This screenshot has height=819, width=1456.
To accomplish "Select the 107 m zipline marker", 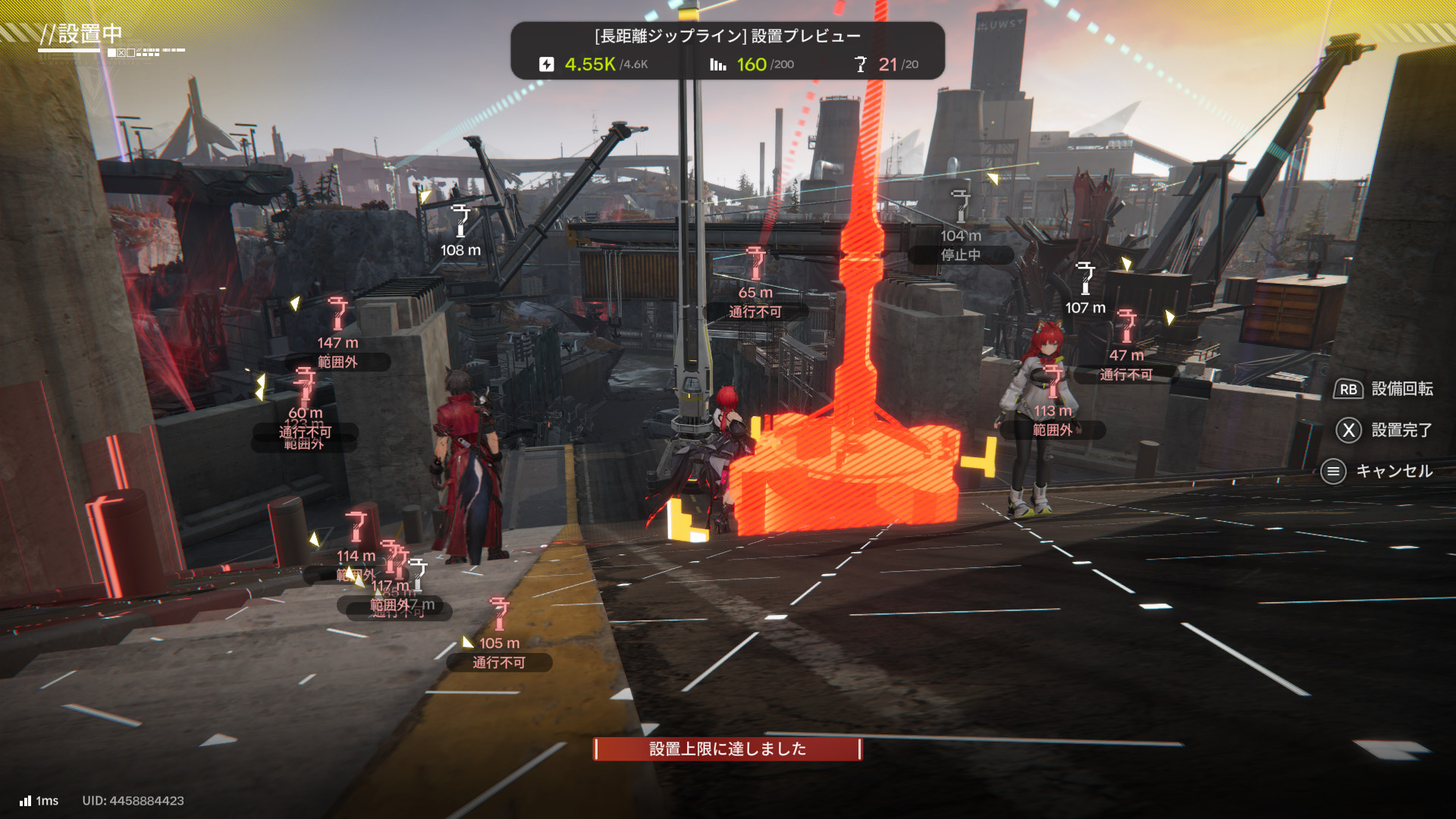I will coord(1085,279).
